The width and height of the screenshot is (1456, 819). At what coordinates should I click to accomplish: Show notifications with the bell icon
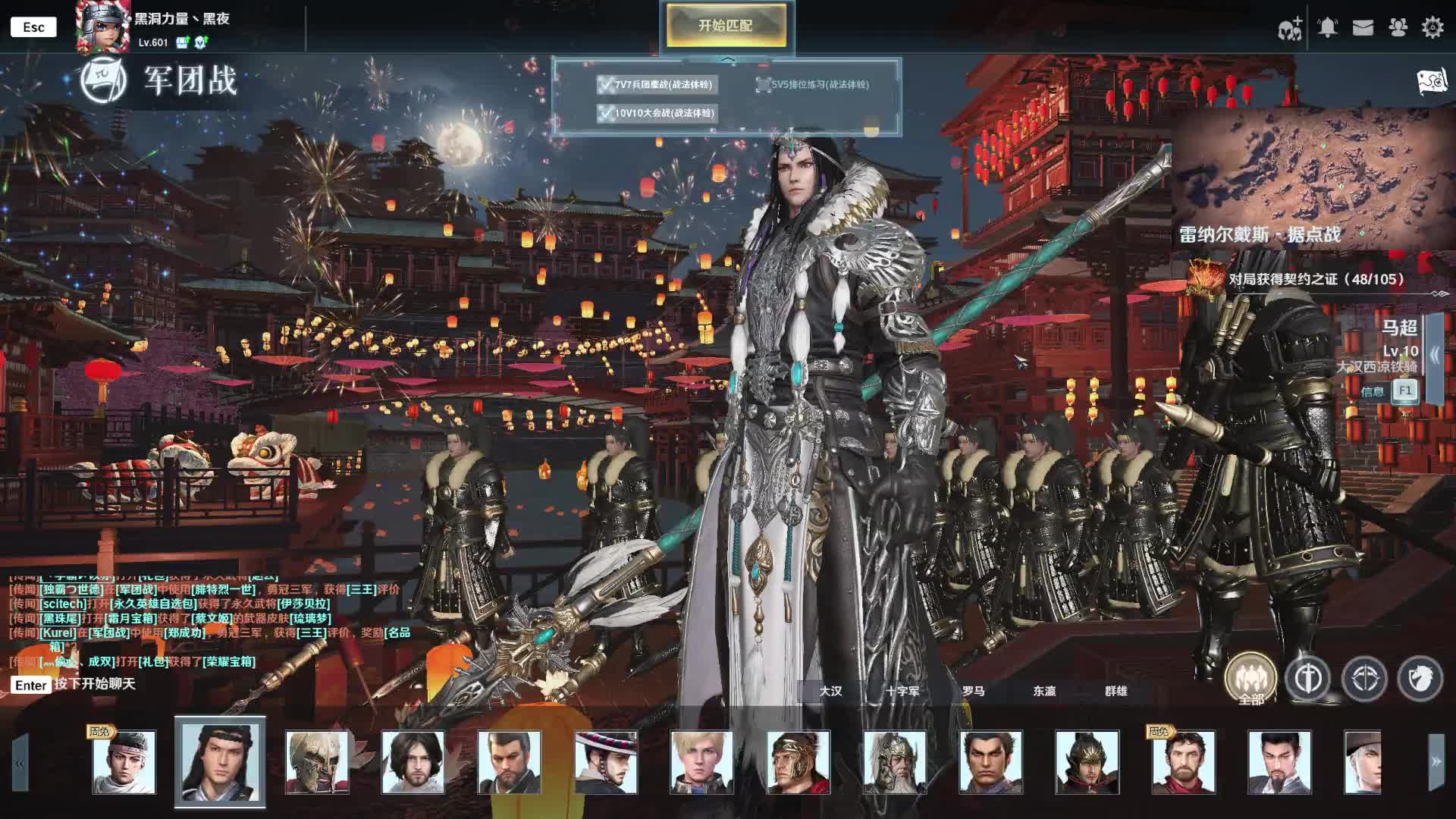coord(1327,28)
